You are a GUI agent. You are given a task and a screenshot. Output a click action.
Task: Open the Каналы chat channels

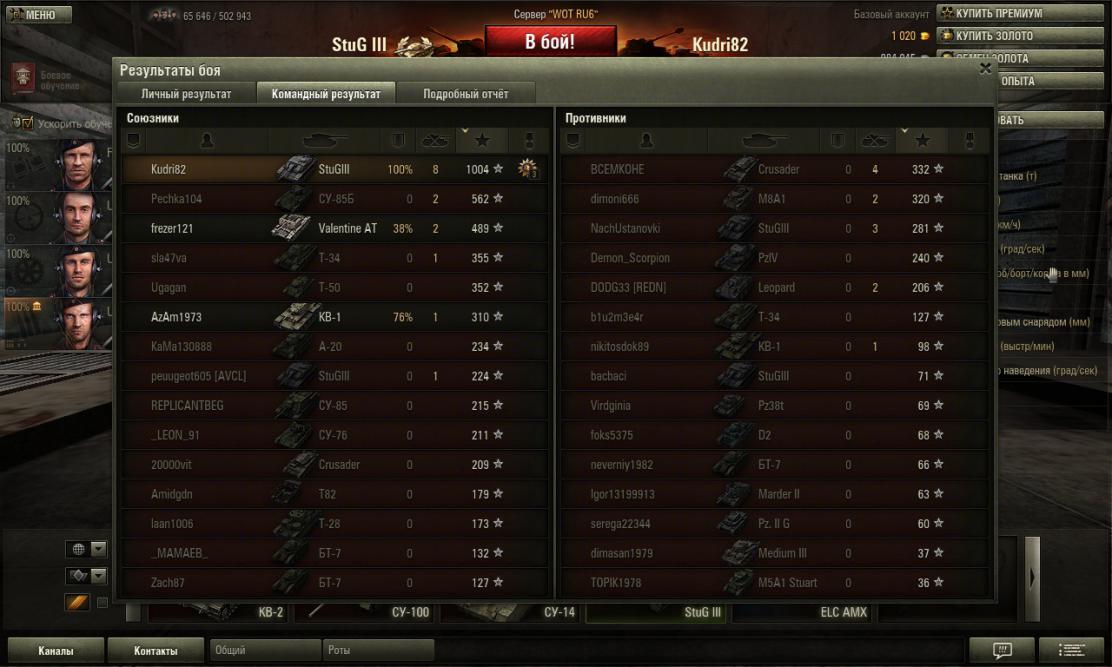point(55,651)
